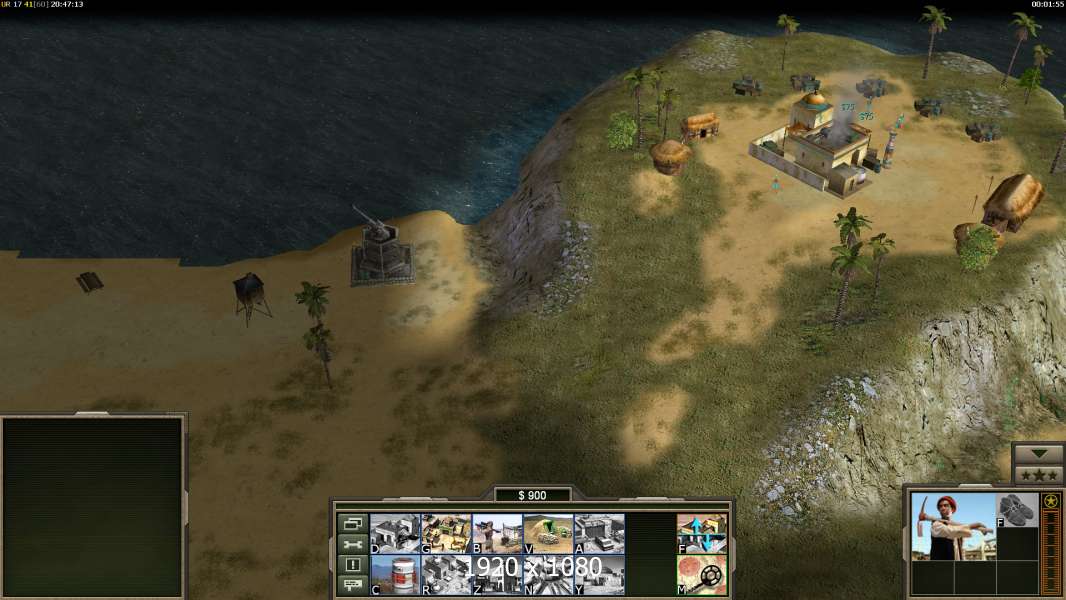Screen dimensions: 1066x600
Task: Toggle the wrench repair button
Action: (x=353, y=544)
